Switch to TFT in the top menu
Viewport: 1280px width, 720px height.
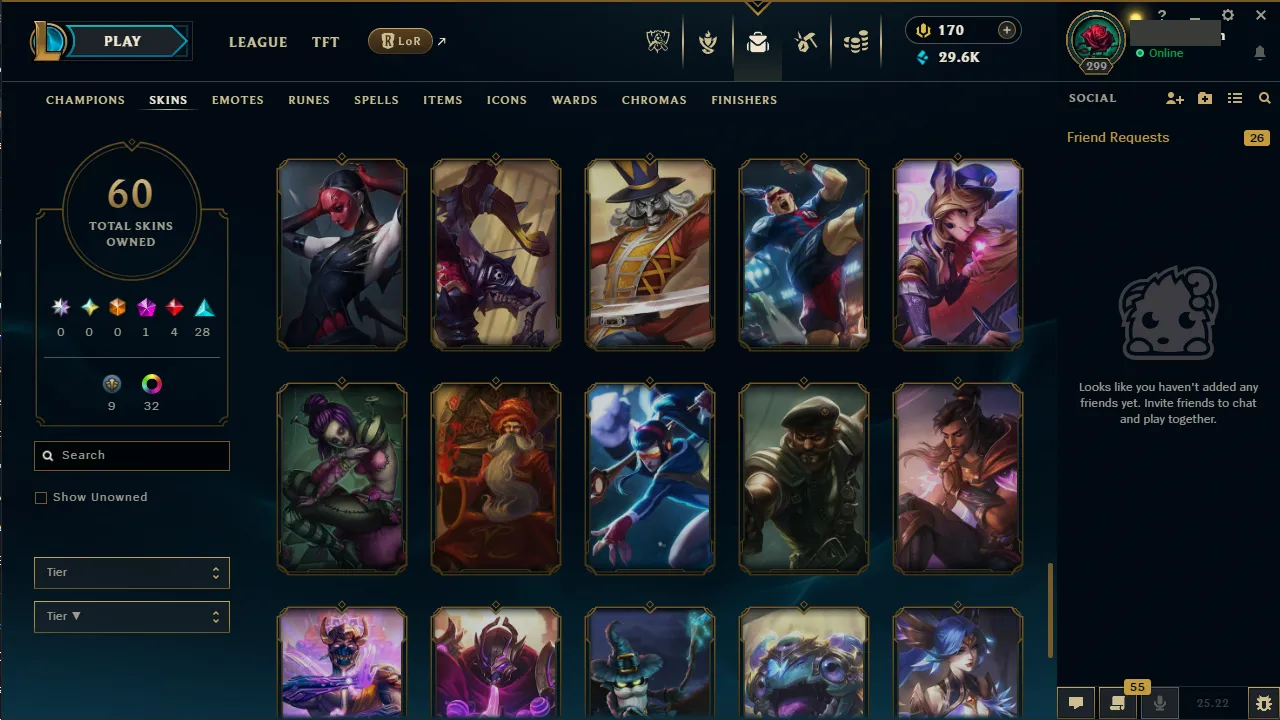coord(325,42)
